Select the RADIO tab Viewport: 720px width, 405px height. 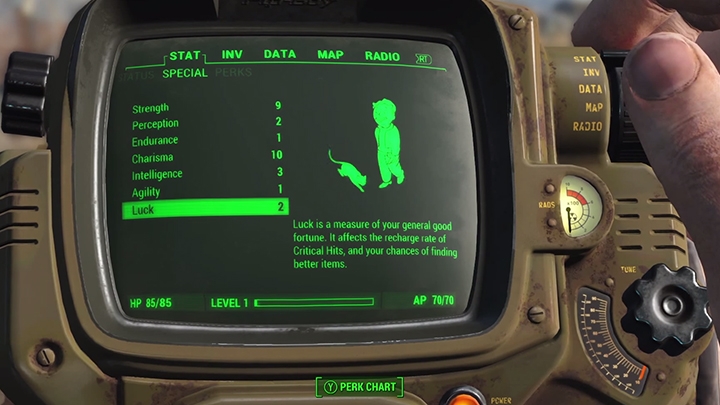tap(382, 56)
